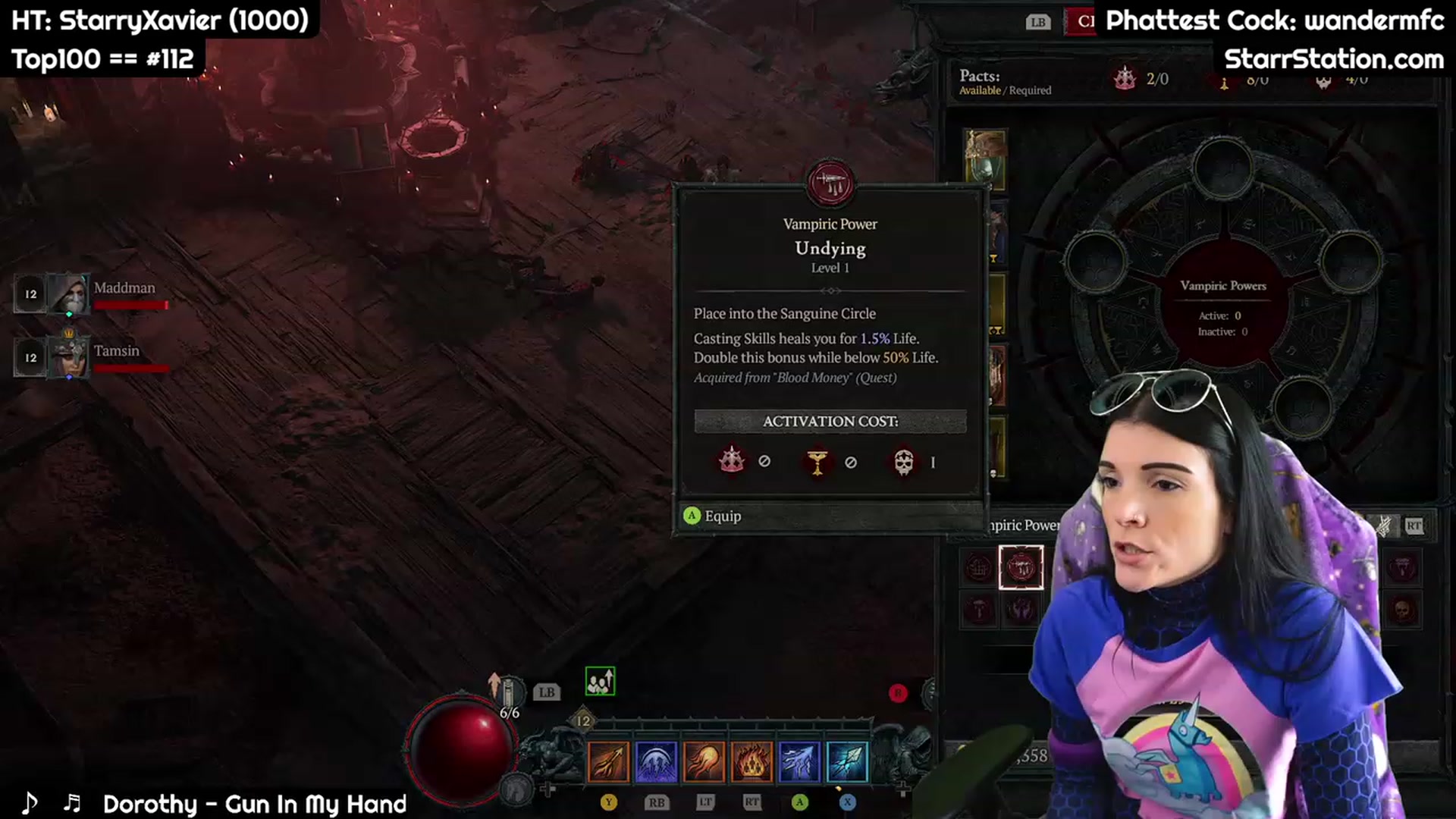
Task: Choose the vampiric power left of Undying
Action: click(x=978, y=567)
